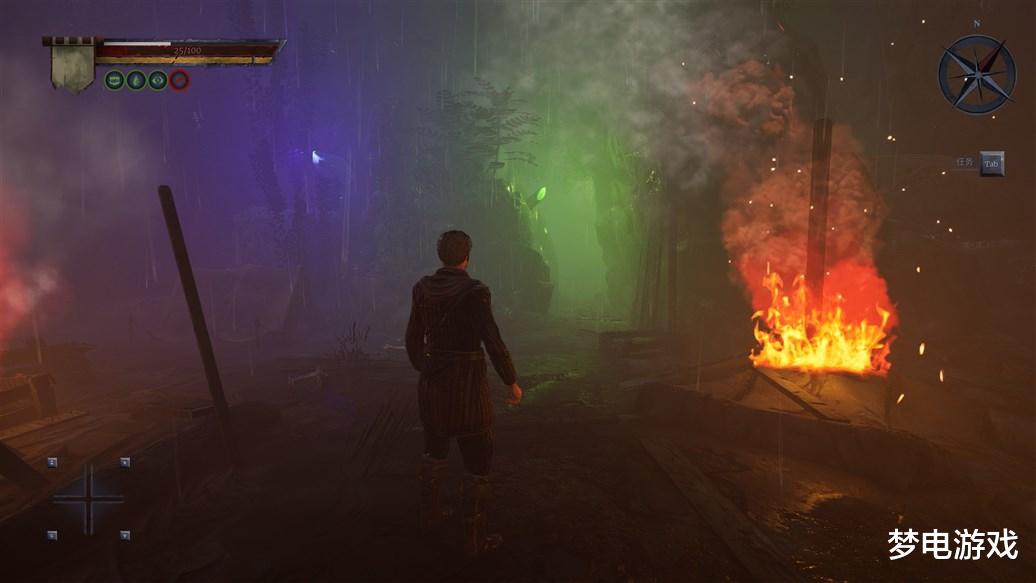Select the green eye status icon

pyautogui.click(x=158, y=81)
